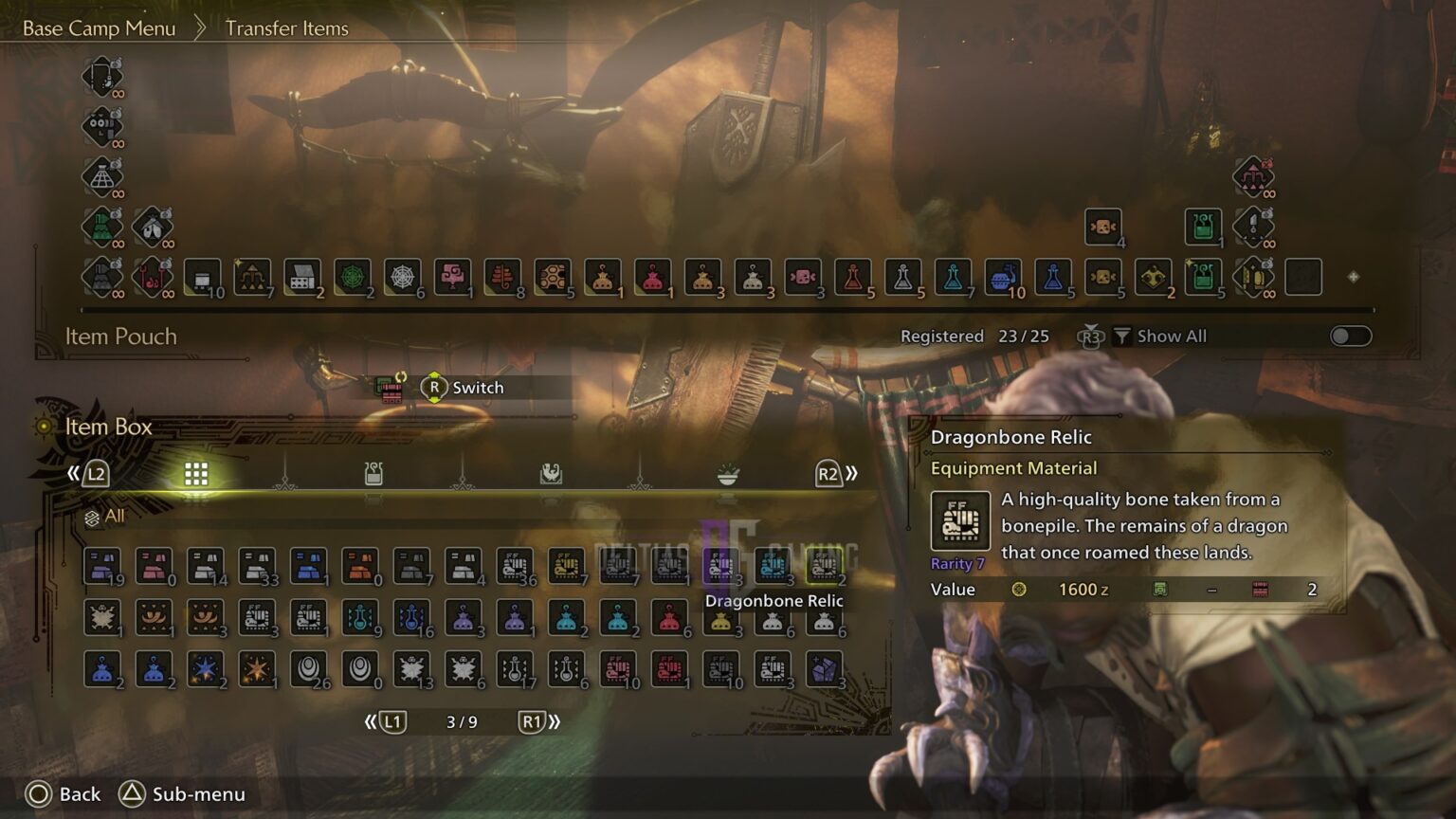Open the Base Camp Menu breadcrumb
1456x819 pixels.
[99, 27]
